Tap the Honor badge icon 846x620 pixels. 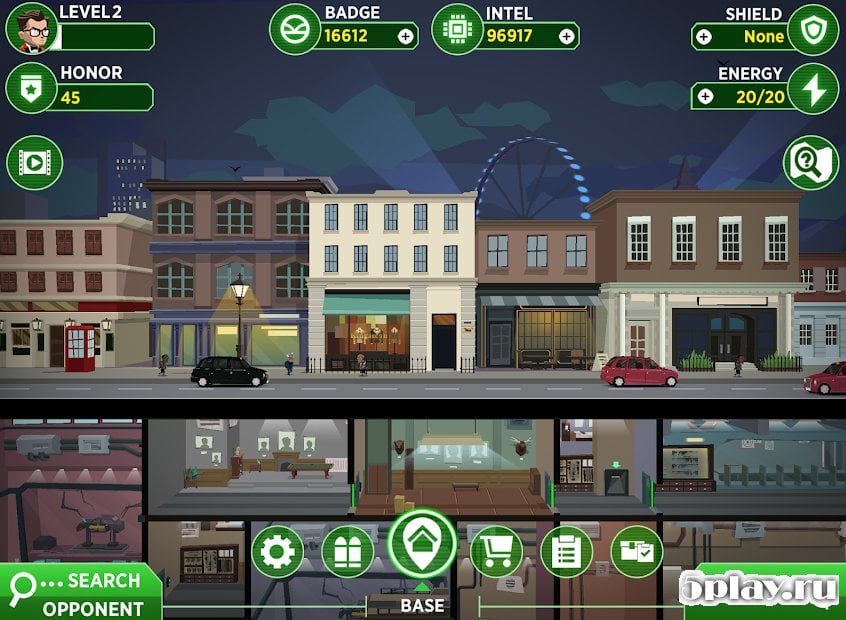click(x=31, y=89)
